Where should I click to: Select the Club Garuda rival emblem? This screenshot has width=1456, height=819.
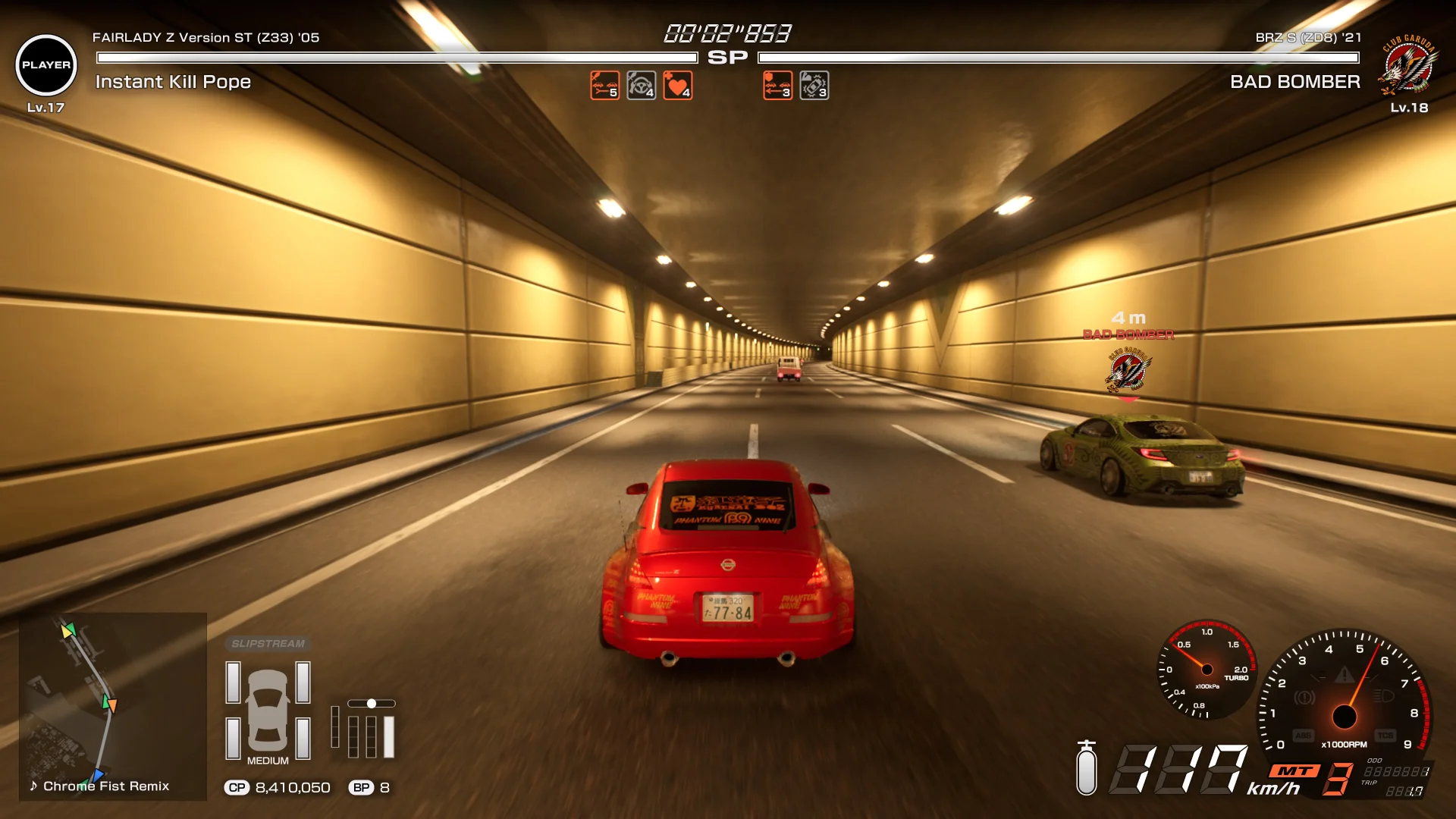click(1408, 65)
